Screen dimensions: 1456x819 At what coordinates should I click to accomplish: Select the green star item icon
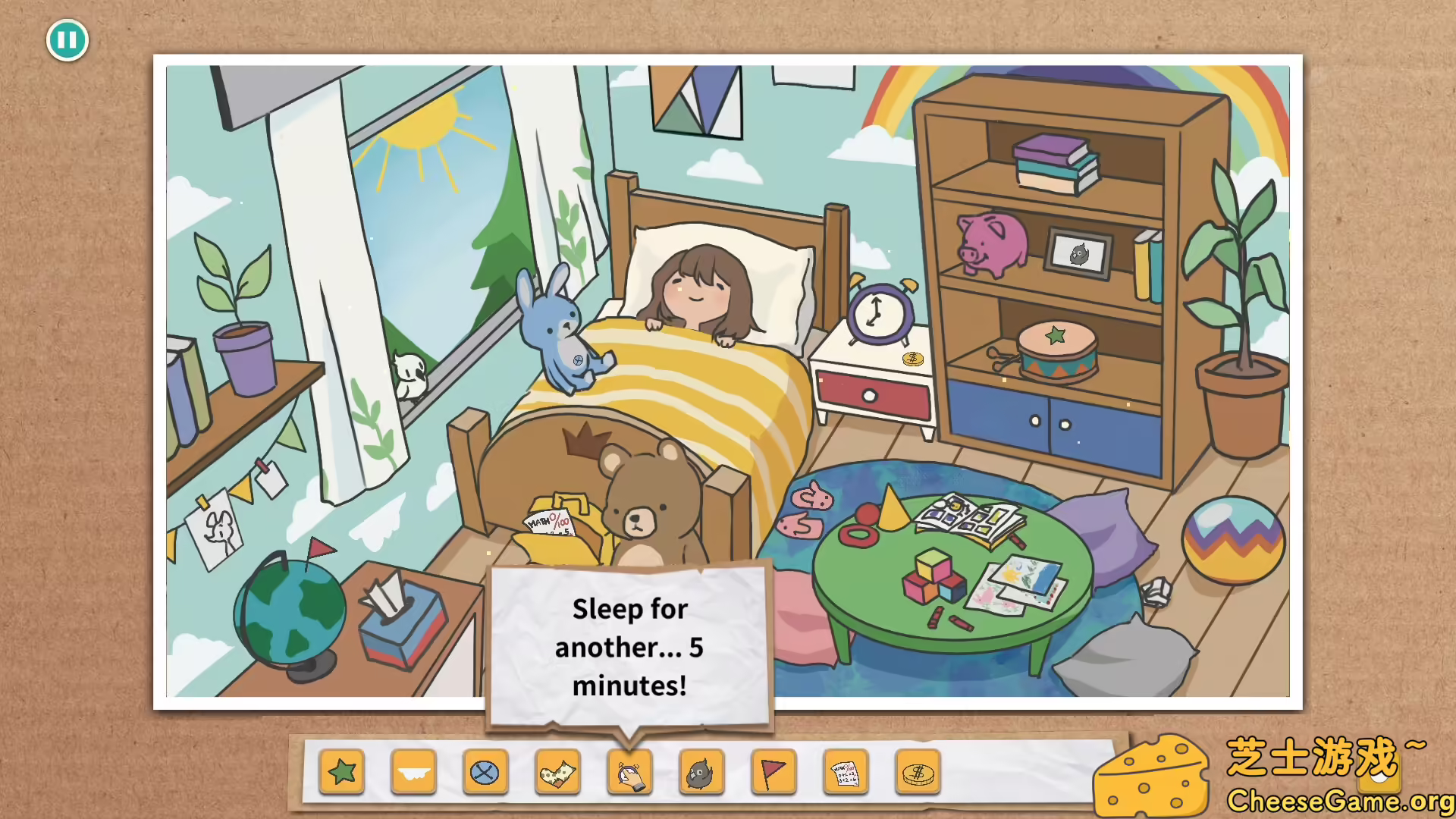click(x=343, y=772)
